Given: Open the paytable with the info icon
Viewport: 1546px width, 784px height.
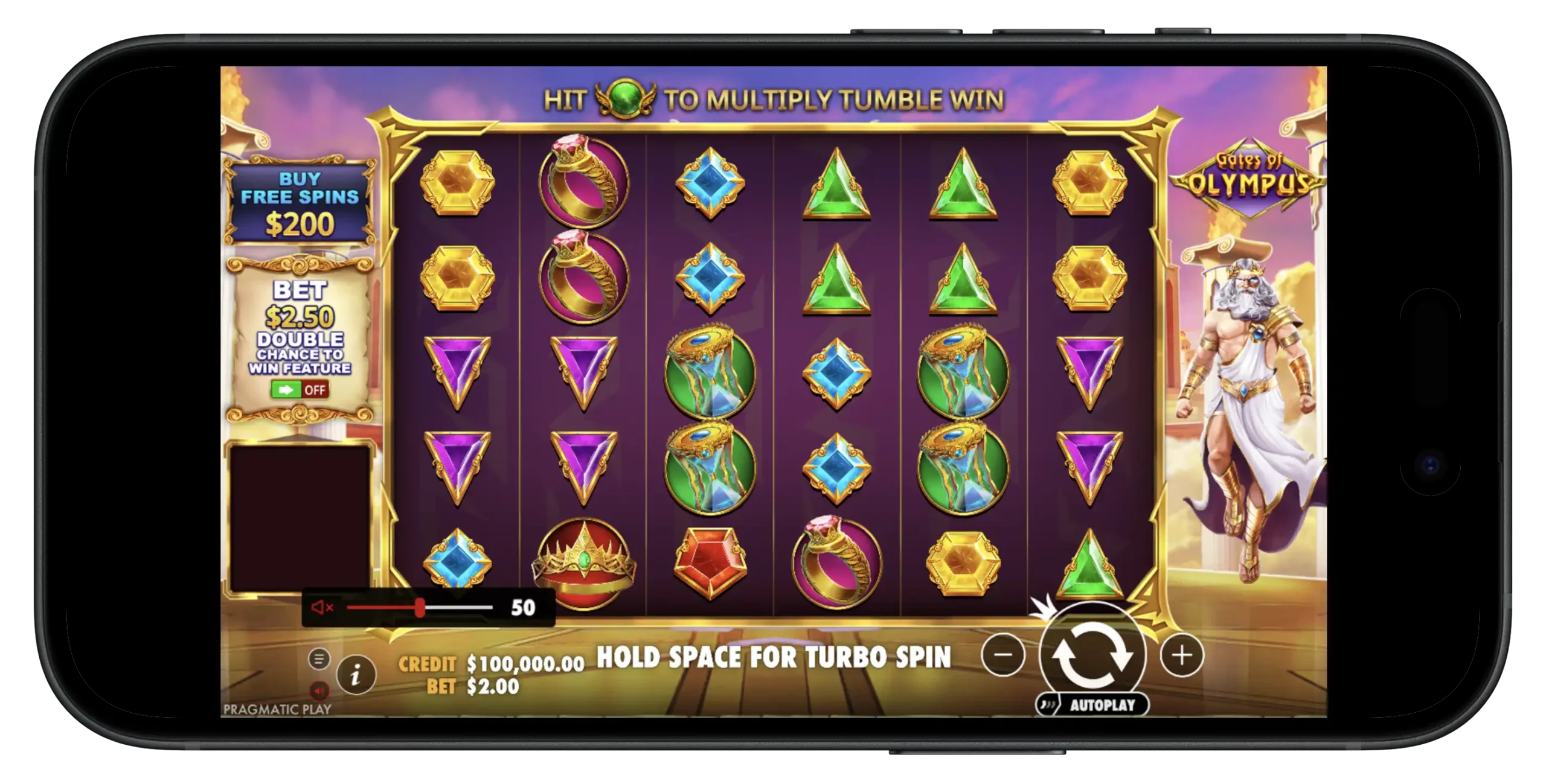Looking at the screenshot, I should [356, 677].
